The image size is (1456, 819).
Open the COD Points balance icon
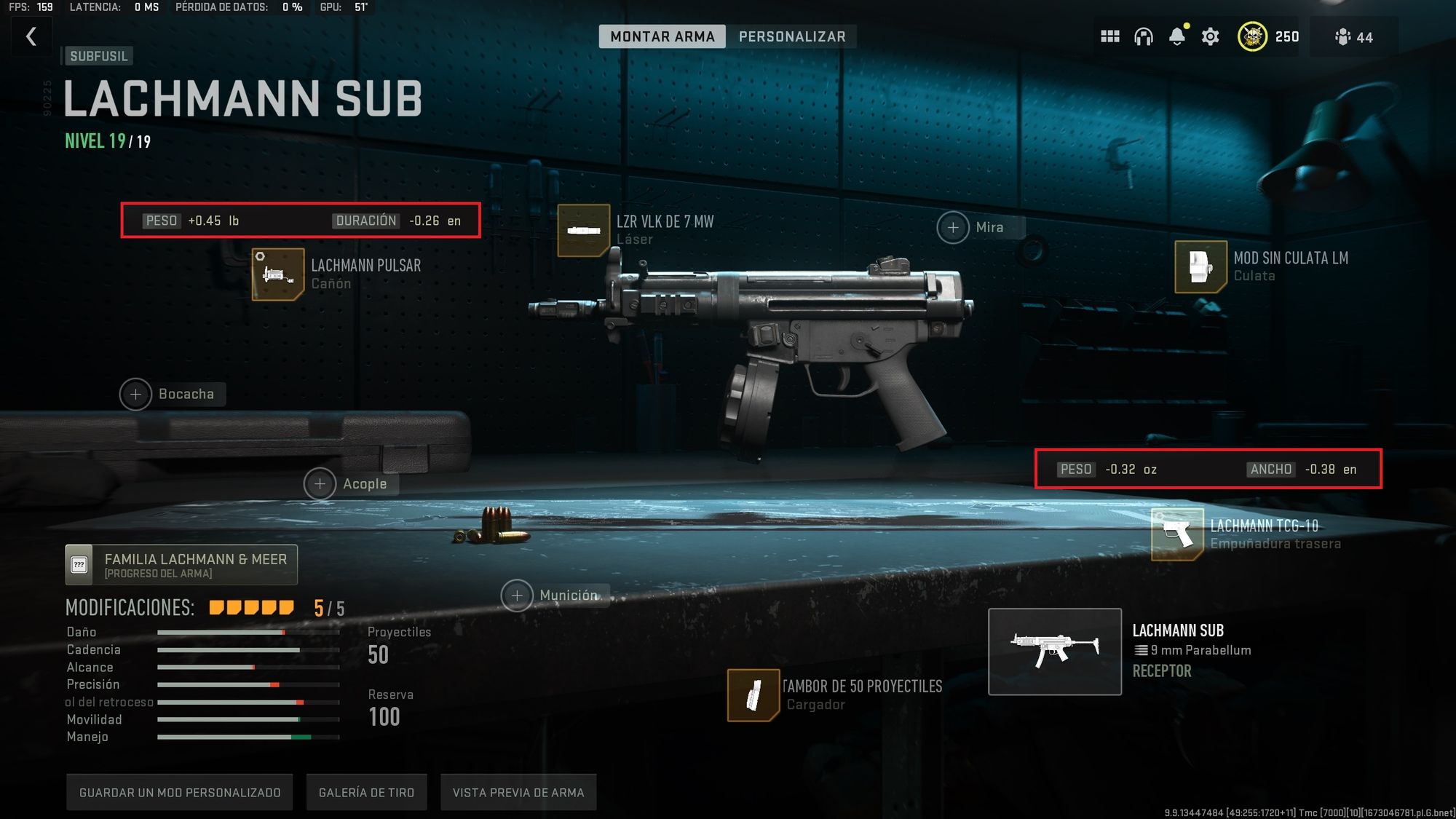pos(1253,36)
